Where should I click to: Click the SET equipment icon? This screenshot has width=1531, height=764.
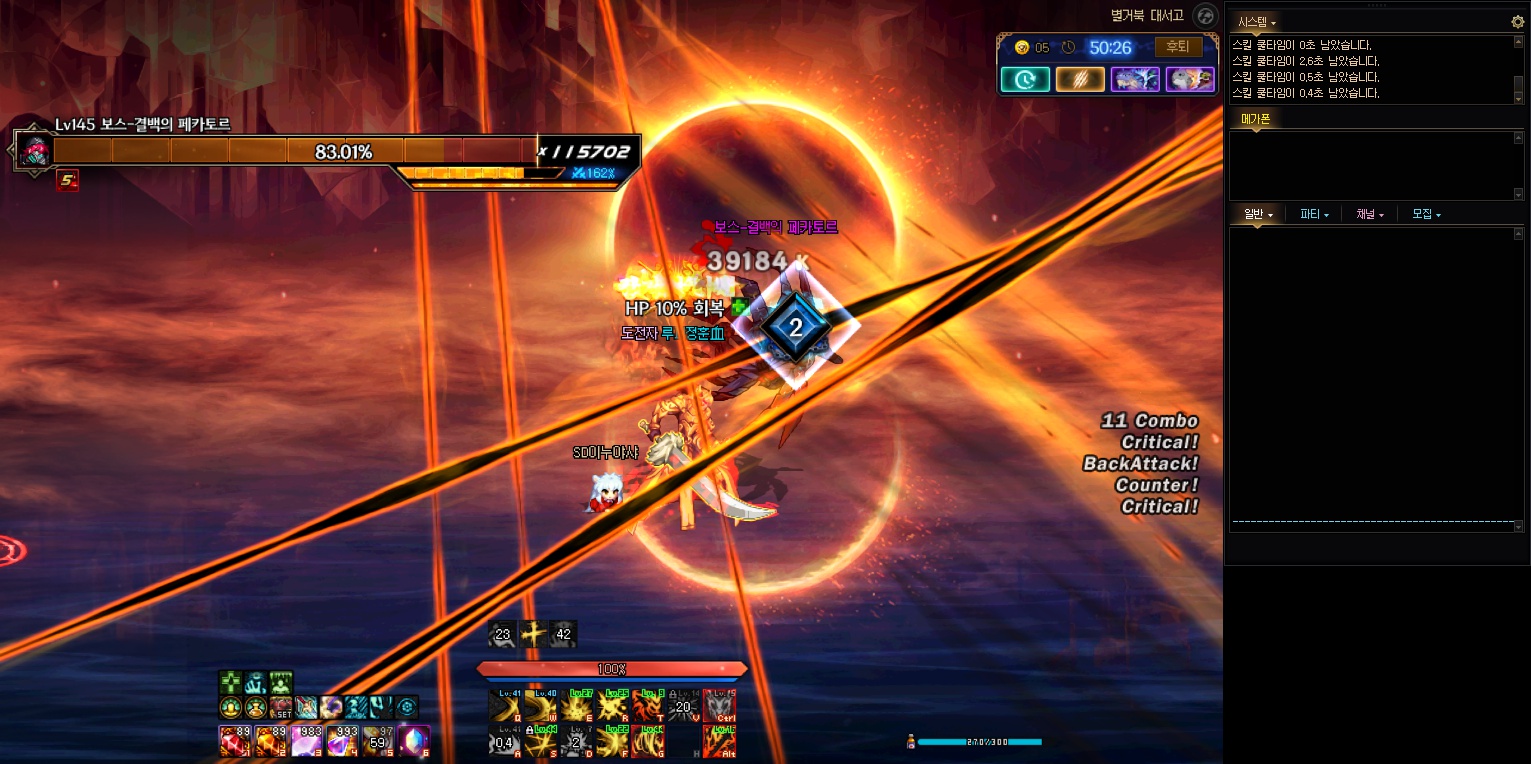281,708
